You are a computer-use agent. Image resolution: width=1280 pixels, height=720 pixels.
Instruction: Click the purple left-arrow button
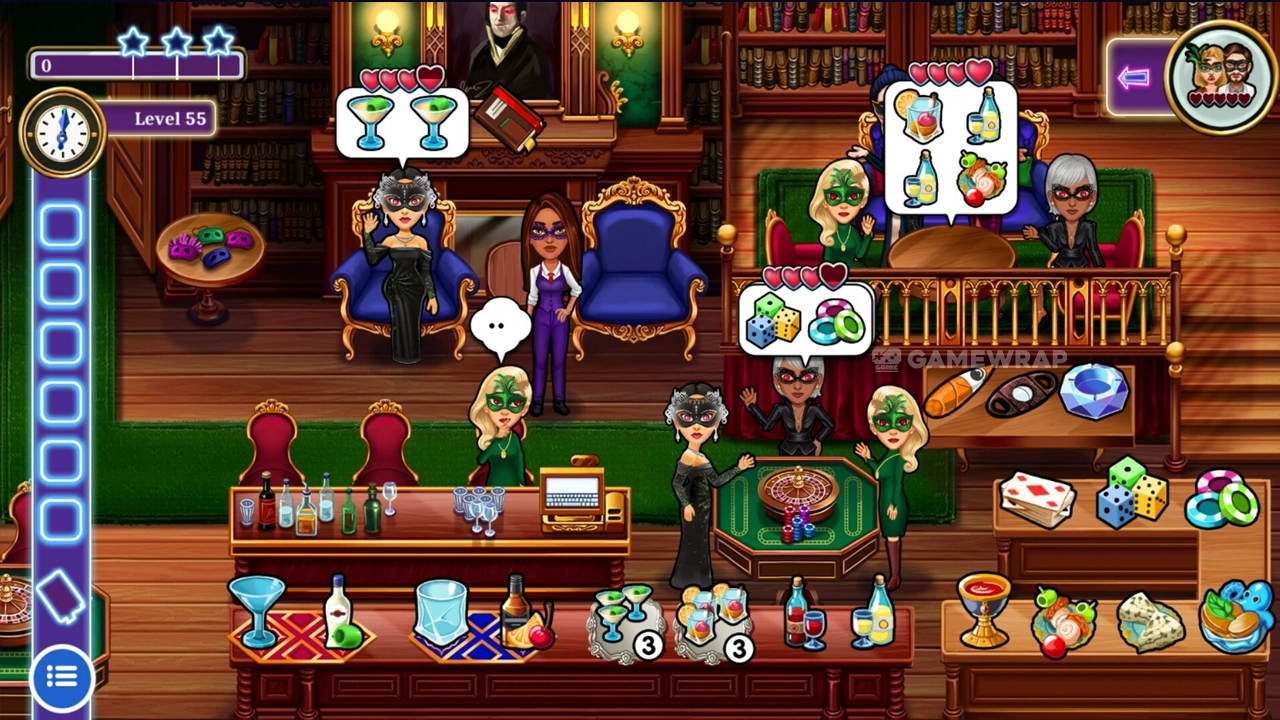(1134, 78)
